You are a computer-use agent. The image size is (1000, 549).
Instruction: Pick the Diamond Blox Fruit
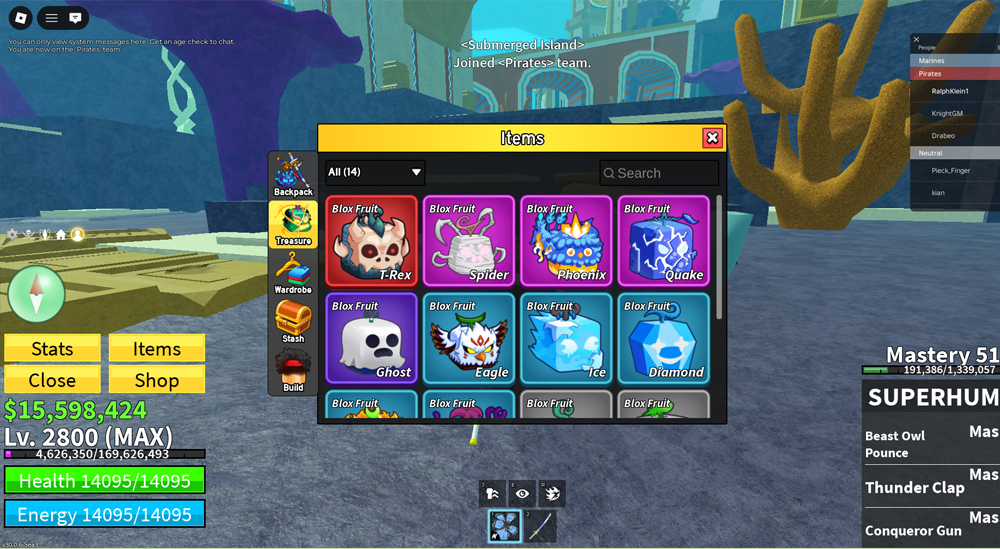pos(663,338)
